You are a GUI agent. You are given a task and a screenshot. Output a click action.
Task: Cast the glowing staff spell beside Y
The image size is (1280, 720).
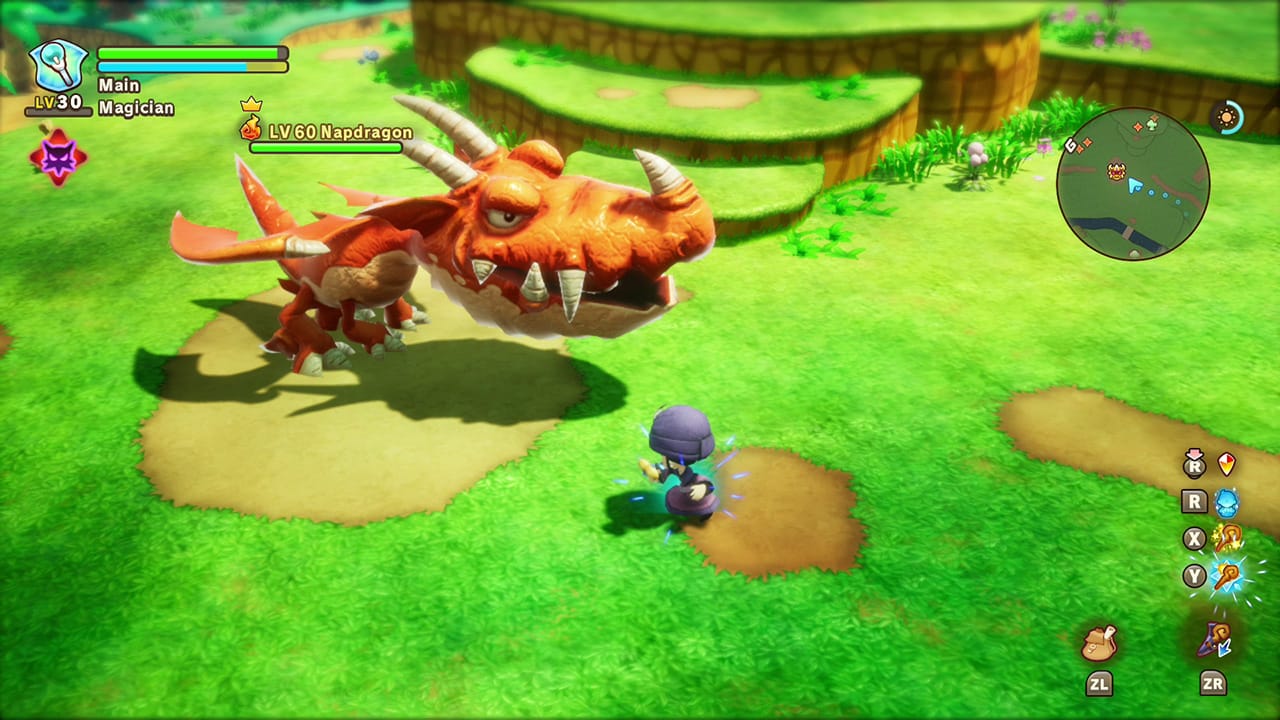1228,577
